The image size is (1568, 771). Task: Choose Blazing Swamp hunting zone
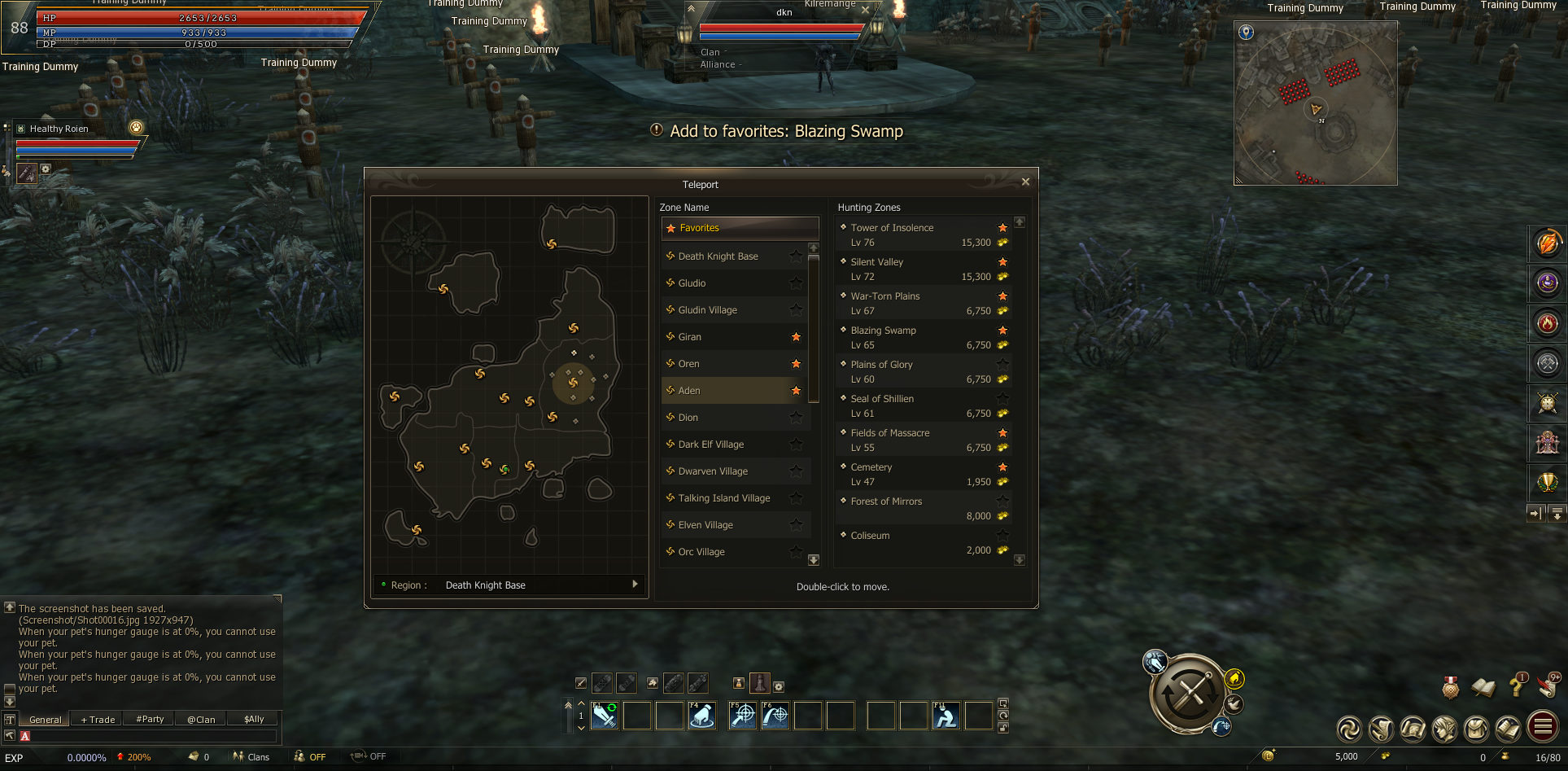(x=883, y=331)
